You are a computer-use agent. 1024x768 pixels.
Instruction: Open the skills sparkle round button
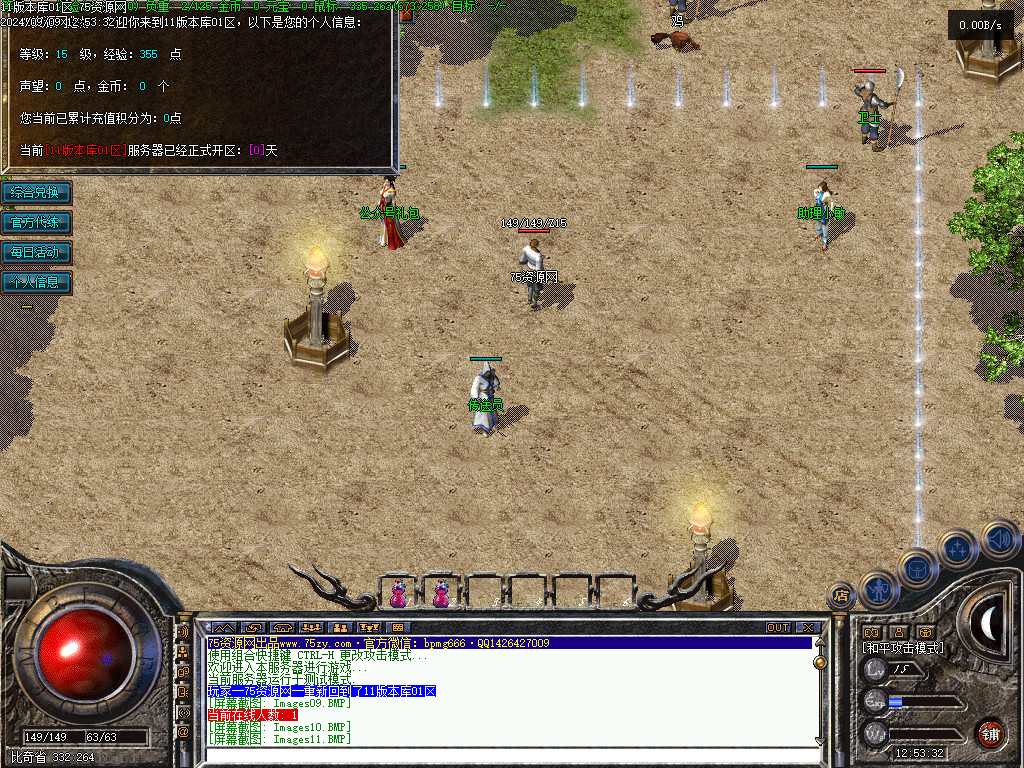(x=959, y=548)
